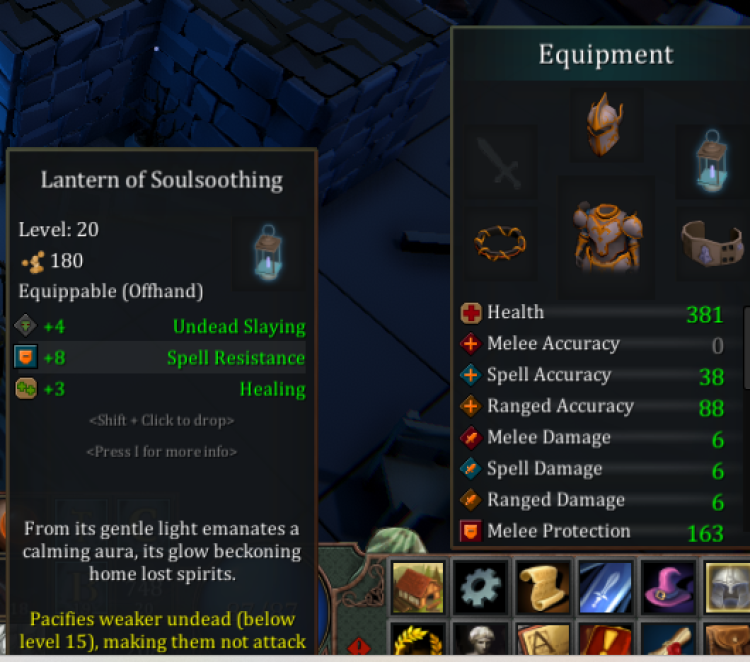Select the gem bracelet equipment slot
The width and height of the screenshot is (750, 662).
click(x=712, y=242)
